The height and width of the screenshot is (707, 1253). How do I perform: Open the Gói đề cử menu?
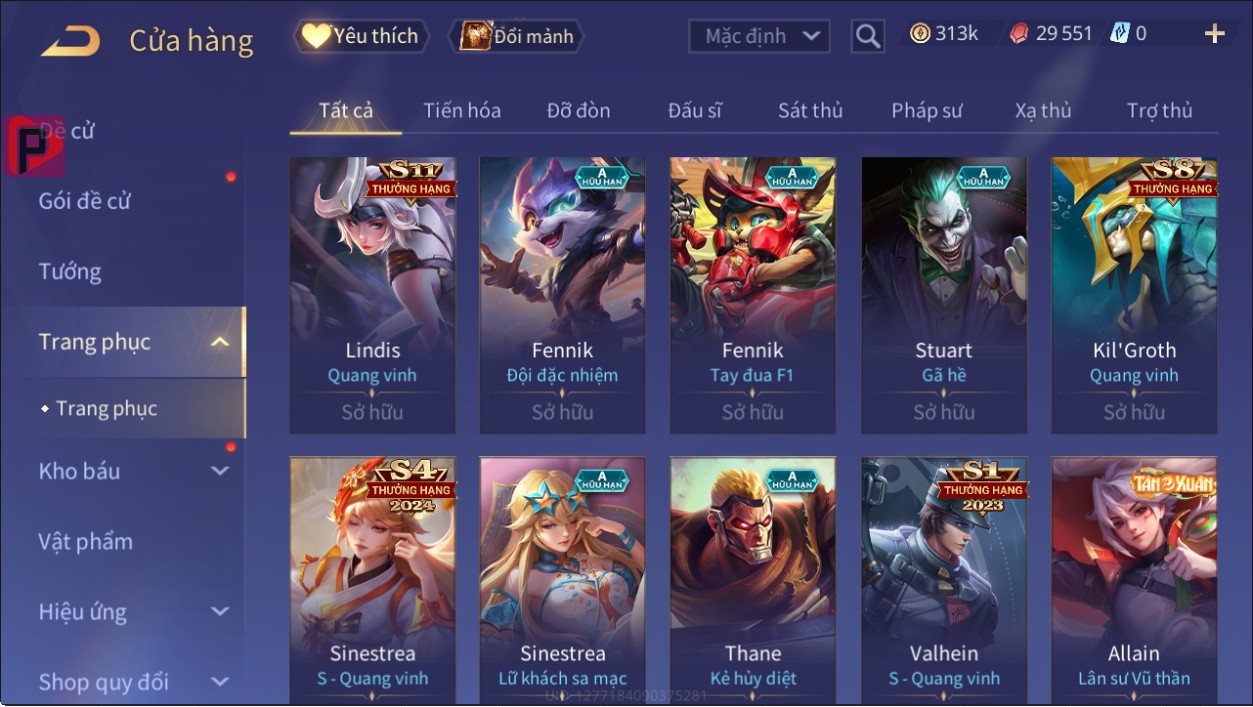click(x=85, y=201)
